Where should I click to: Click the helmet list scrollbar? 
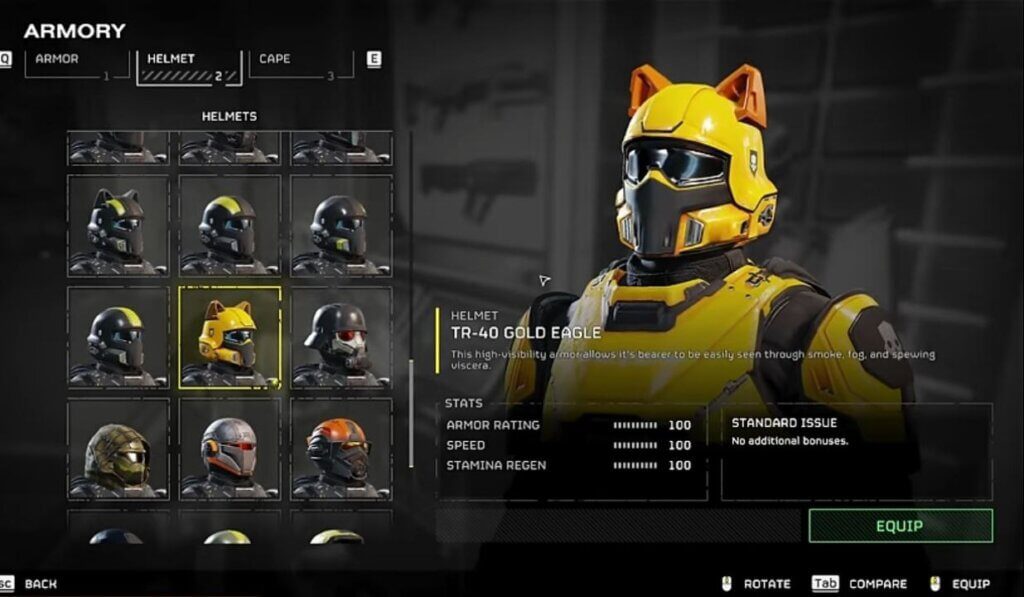[x=411, y=410]
